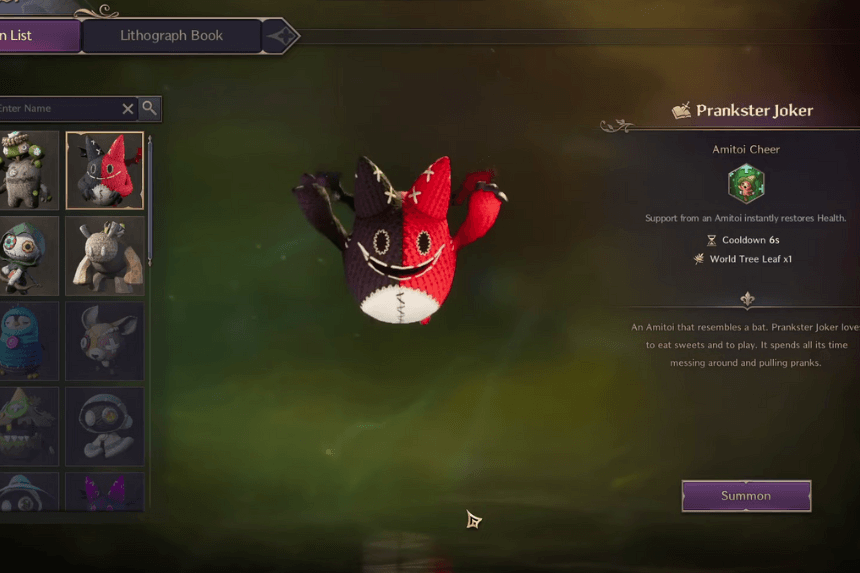Open the partially visible list tab
Viewport: 860px width, 573px height.
30,36
